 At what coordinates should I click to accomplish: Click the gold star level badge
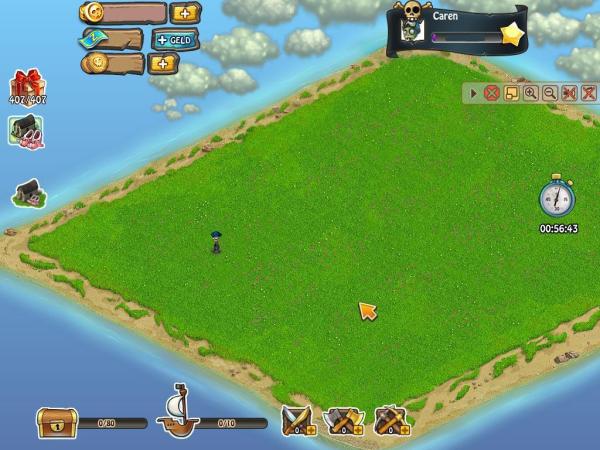(x=512, y=35)
